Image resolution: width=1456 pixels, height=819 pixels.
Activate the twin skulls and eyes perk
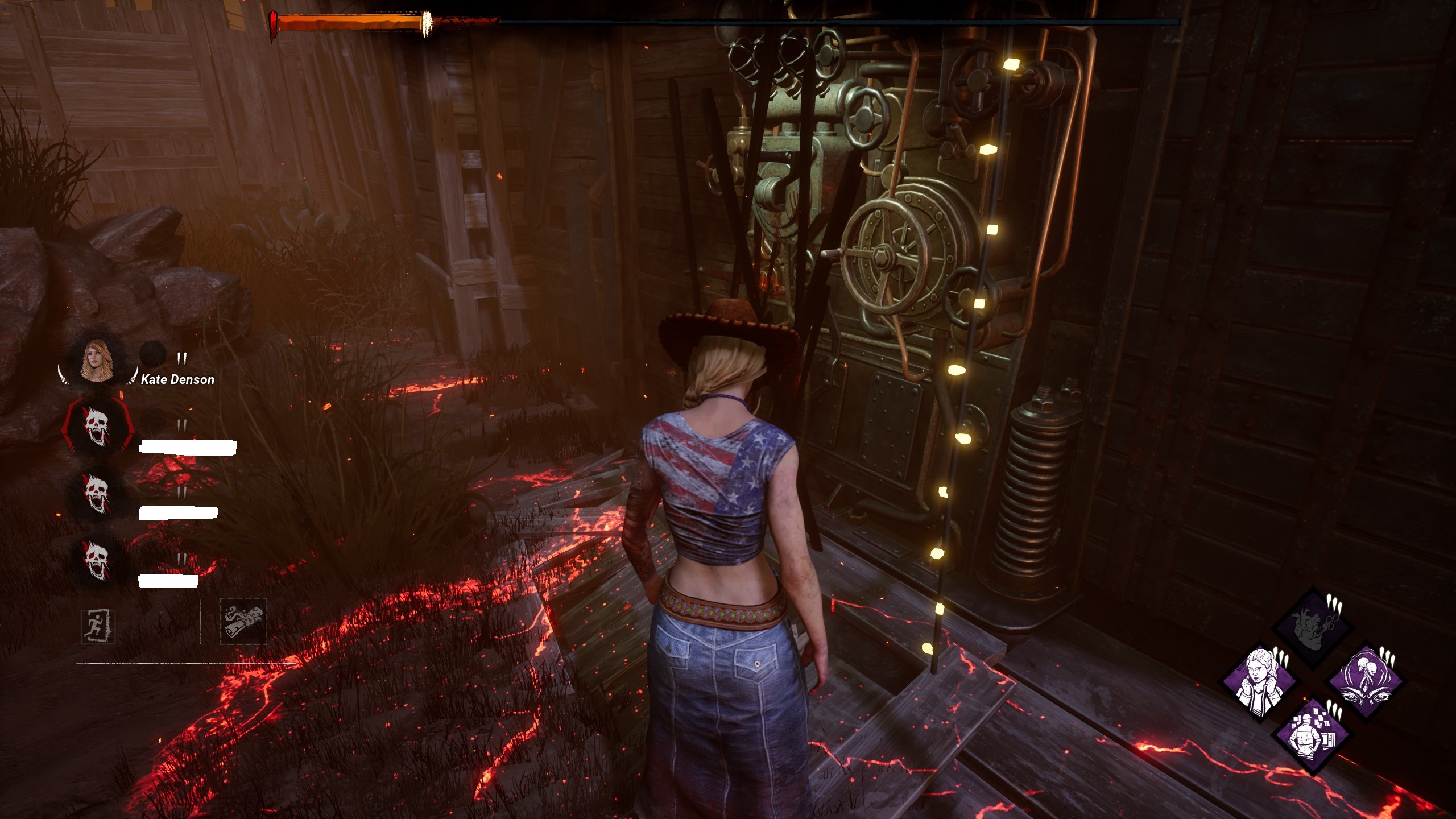tap(1365, 681)
